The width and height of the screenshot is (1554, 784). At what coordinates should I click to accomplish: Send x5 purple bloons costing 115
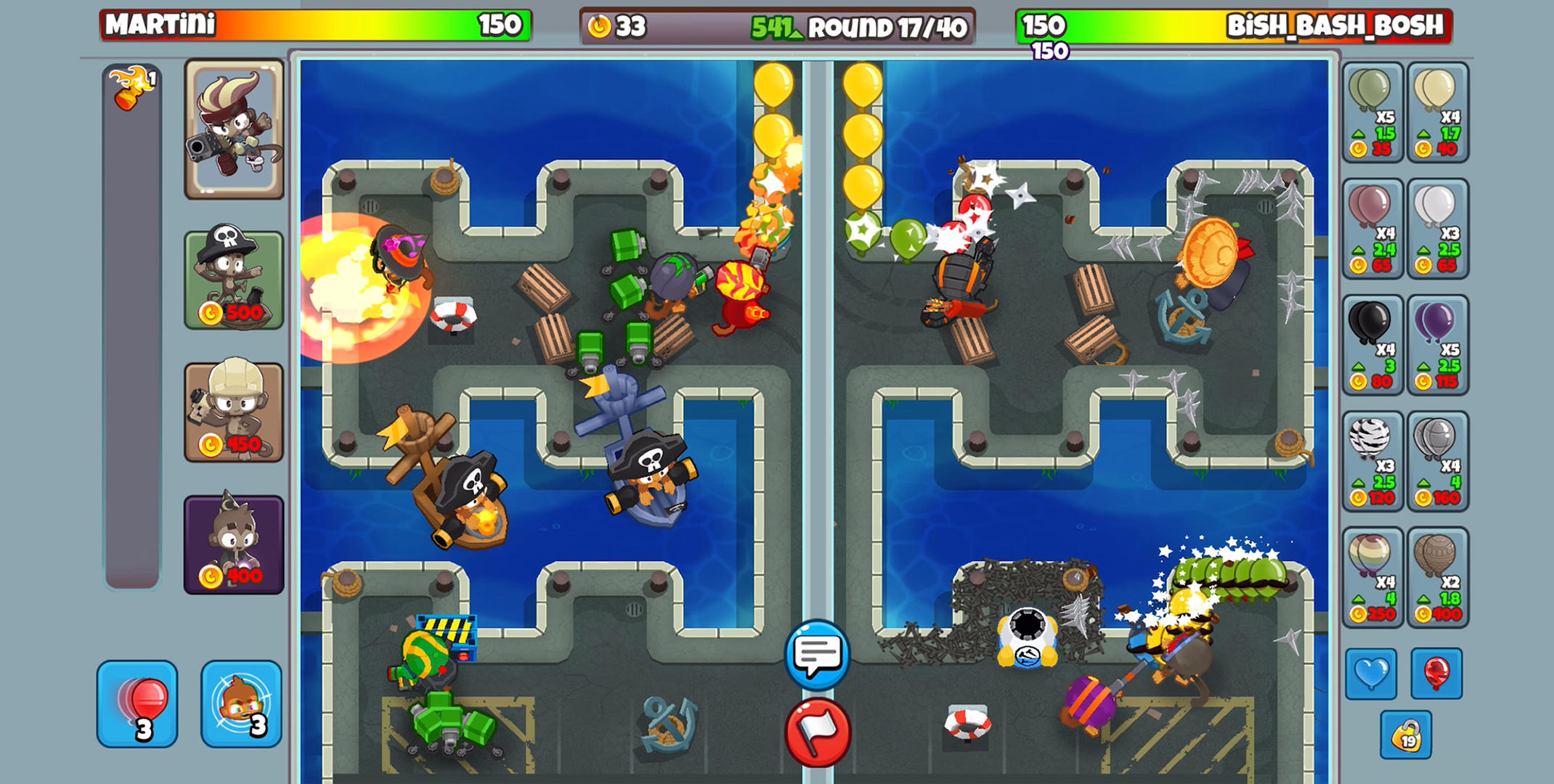[x=1439, y=345]
